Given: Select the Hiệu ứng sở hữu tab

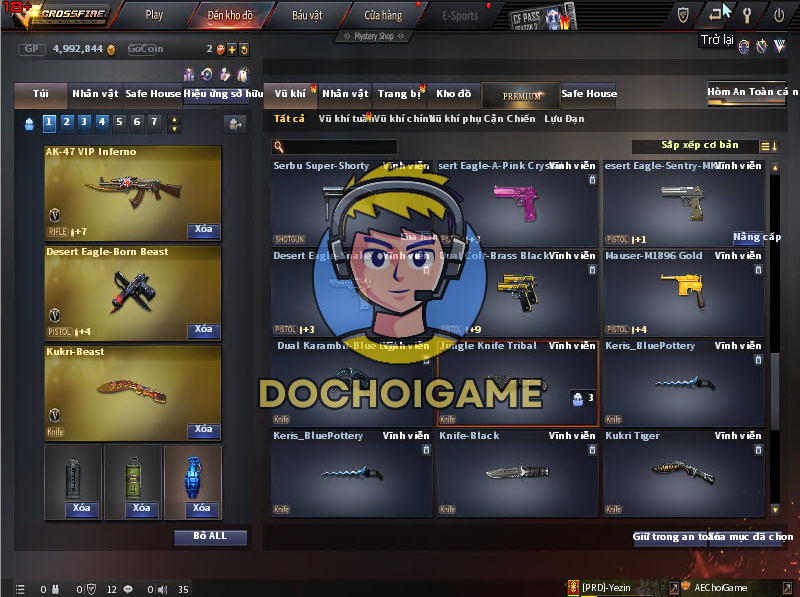Looking at the screenshot, I should [x=223, y=94].
